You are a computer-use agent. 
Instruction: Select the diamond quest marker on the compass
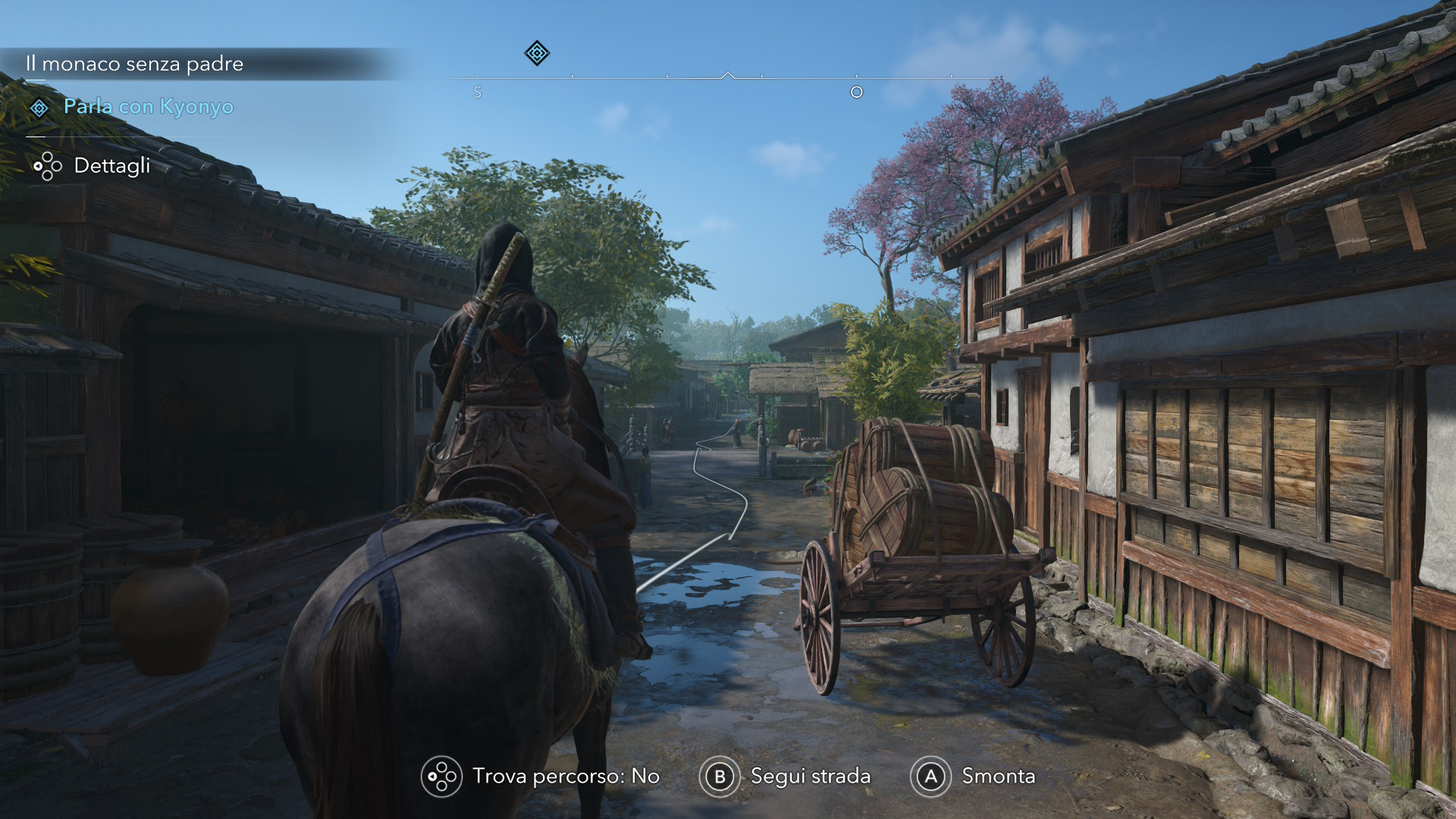pyautogui.click(x=536, y=53)
